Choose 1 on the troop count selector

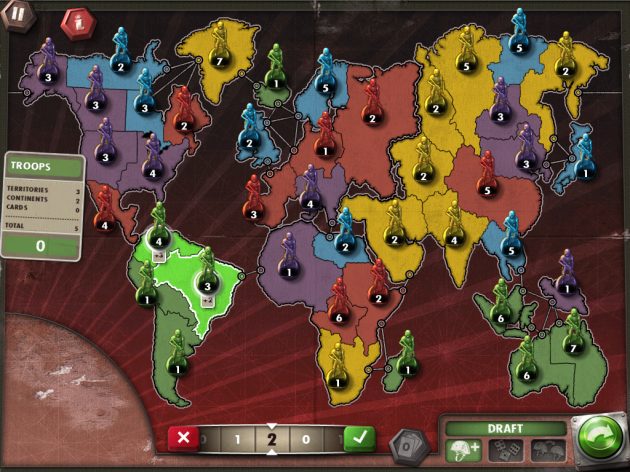(x=237, y=438)
